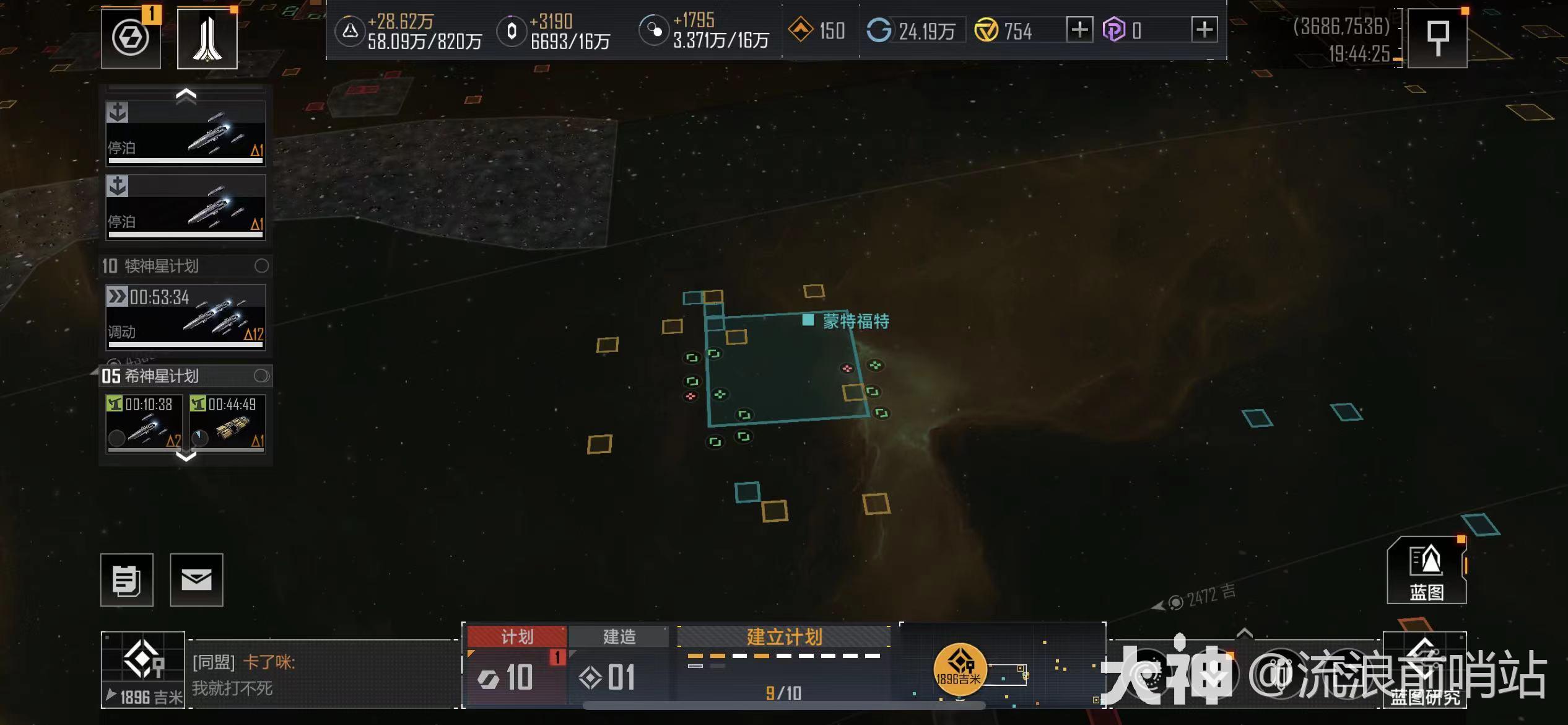The image size is (1568, 725).
Task: Open the 蓝图 blueprint button
Action: (x=1426, y=571)
